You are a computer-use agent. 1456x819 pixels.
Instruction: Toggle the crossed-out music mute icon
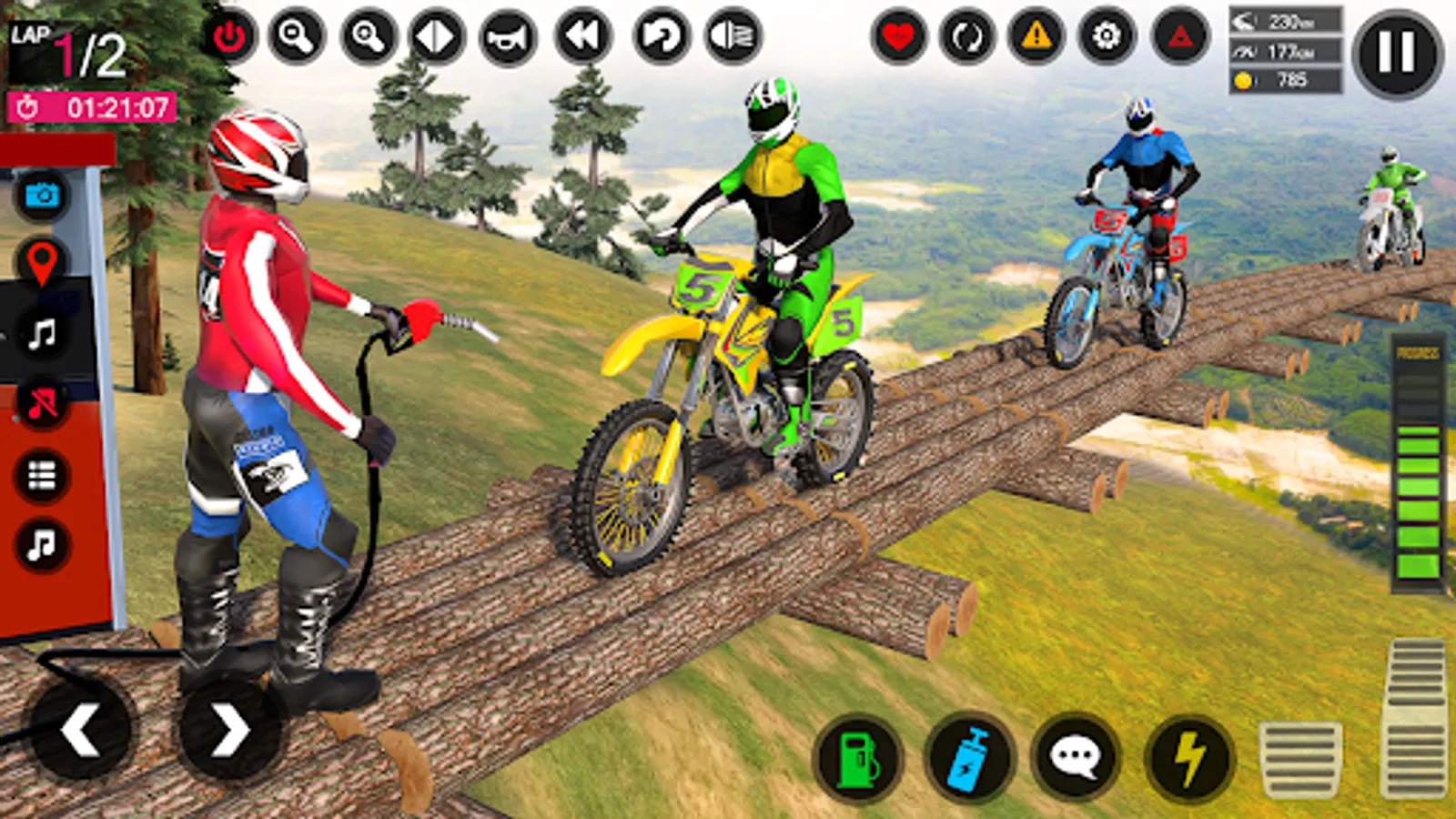41,403
